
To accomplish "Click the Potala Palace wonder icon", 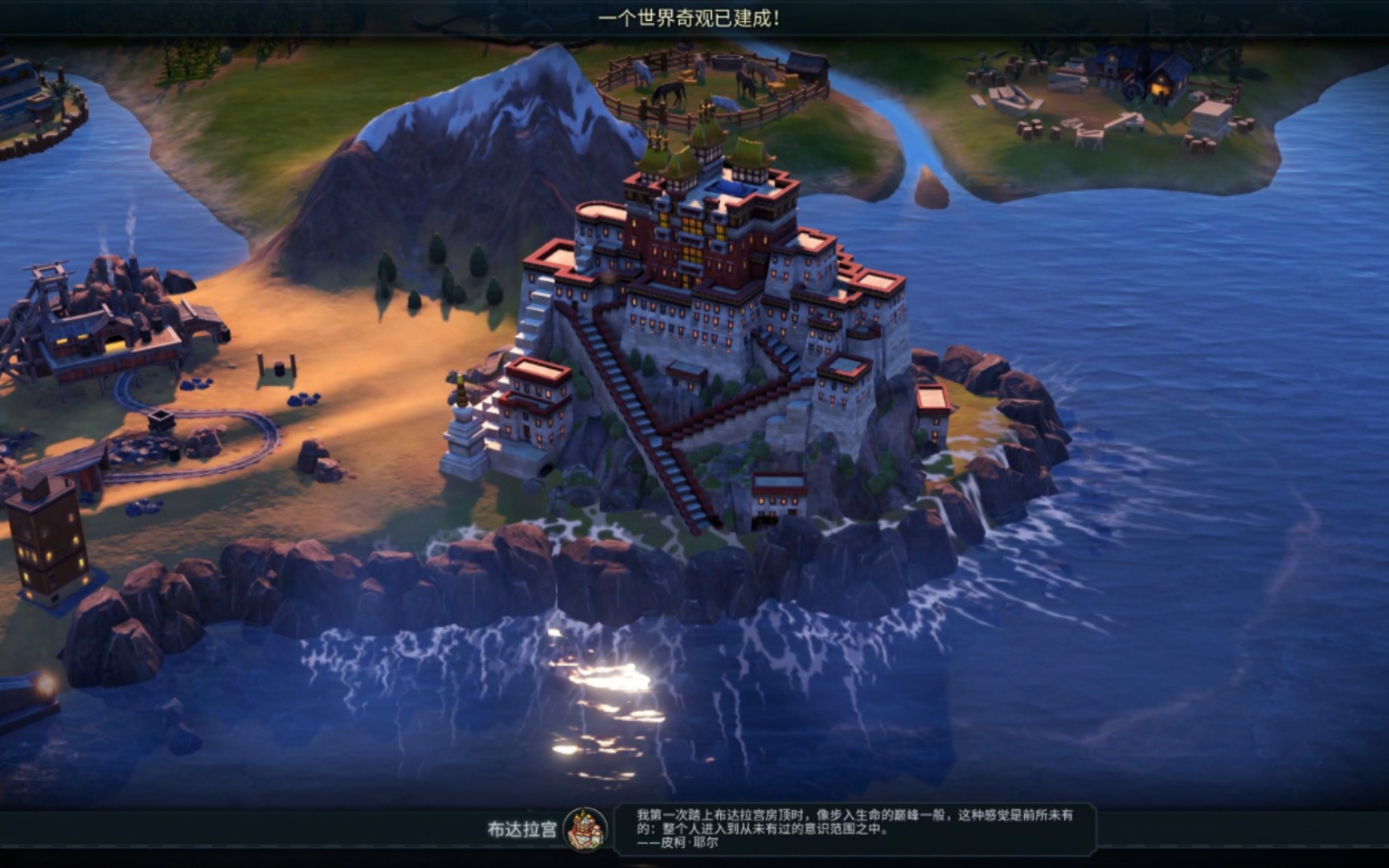I will tap(588, 829).
